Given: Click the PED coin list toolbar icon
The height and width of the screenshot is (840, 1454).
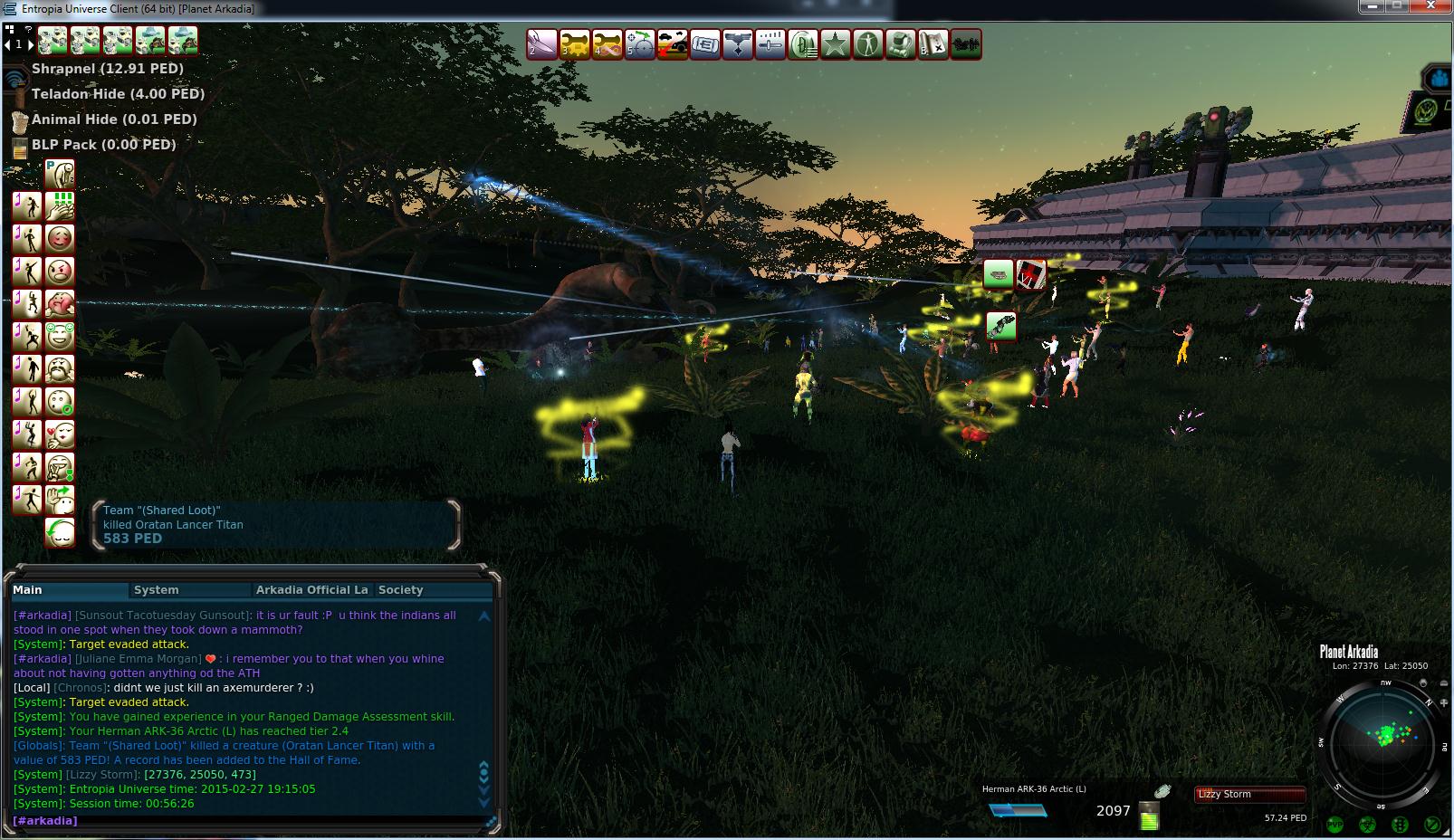Looking at the screenshot, I should pos(803,44).
